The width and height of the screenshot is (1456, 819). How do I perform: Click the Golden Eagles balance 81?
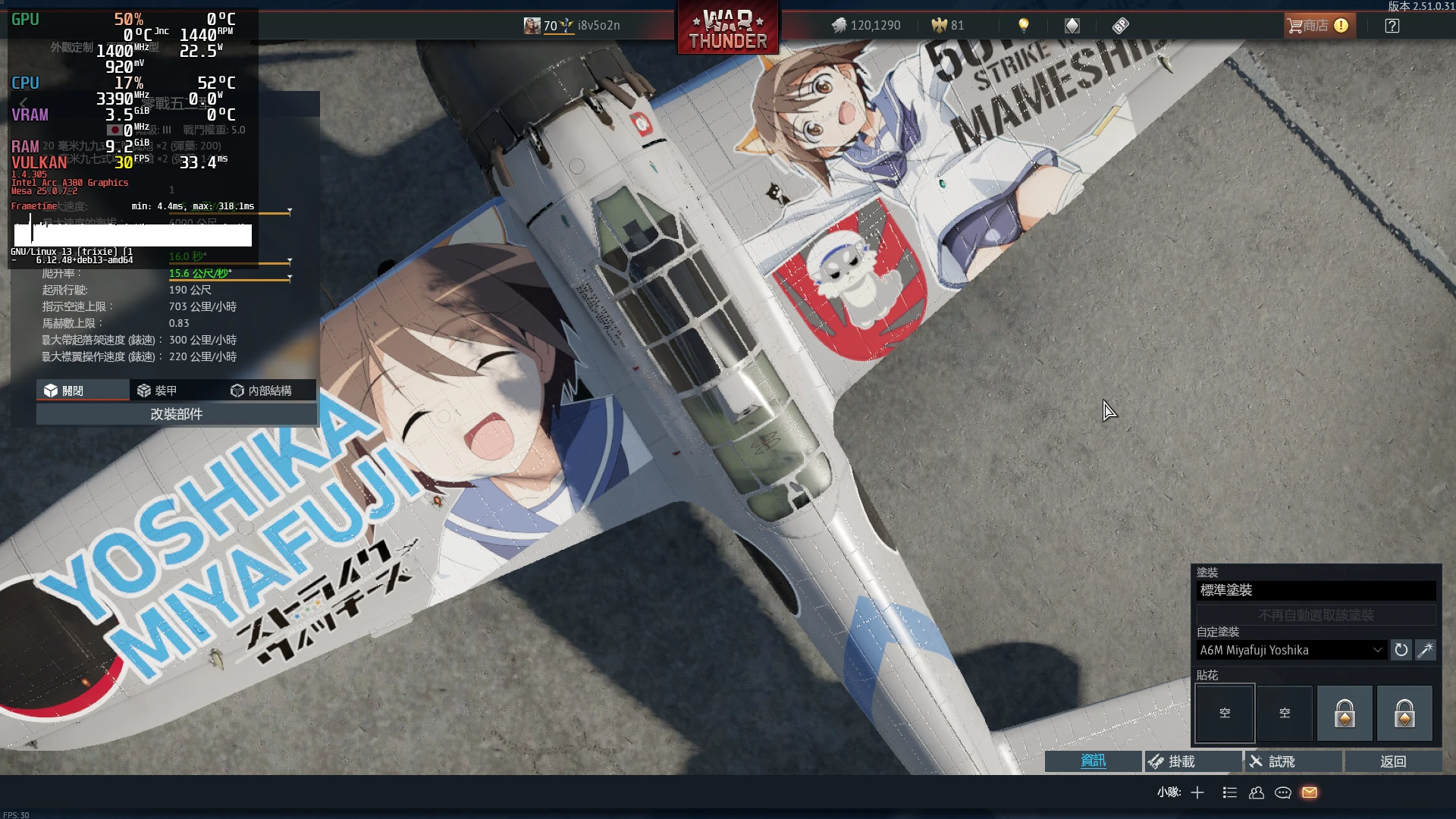tap(948, 26)
